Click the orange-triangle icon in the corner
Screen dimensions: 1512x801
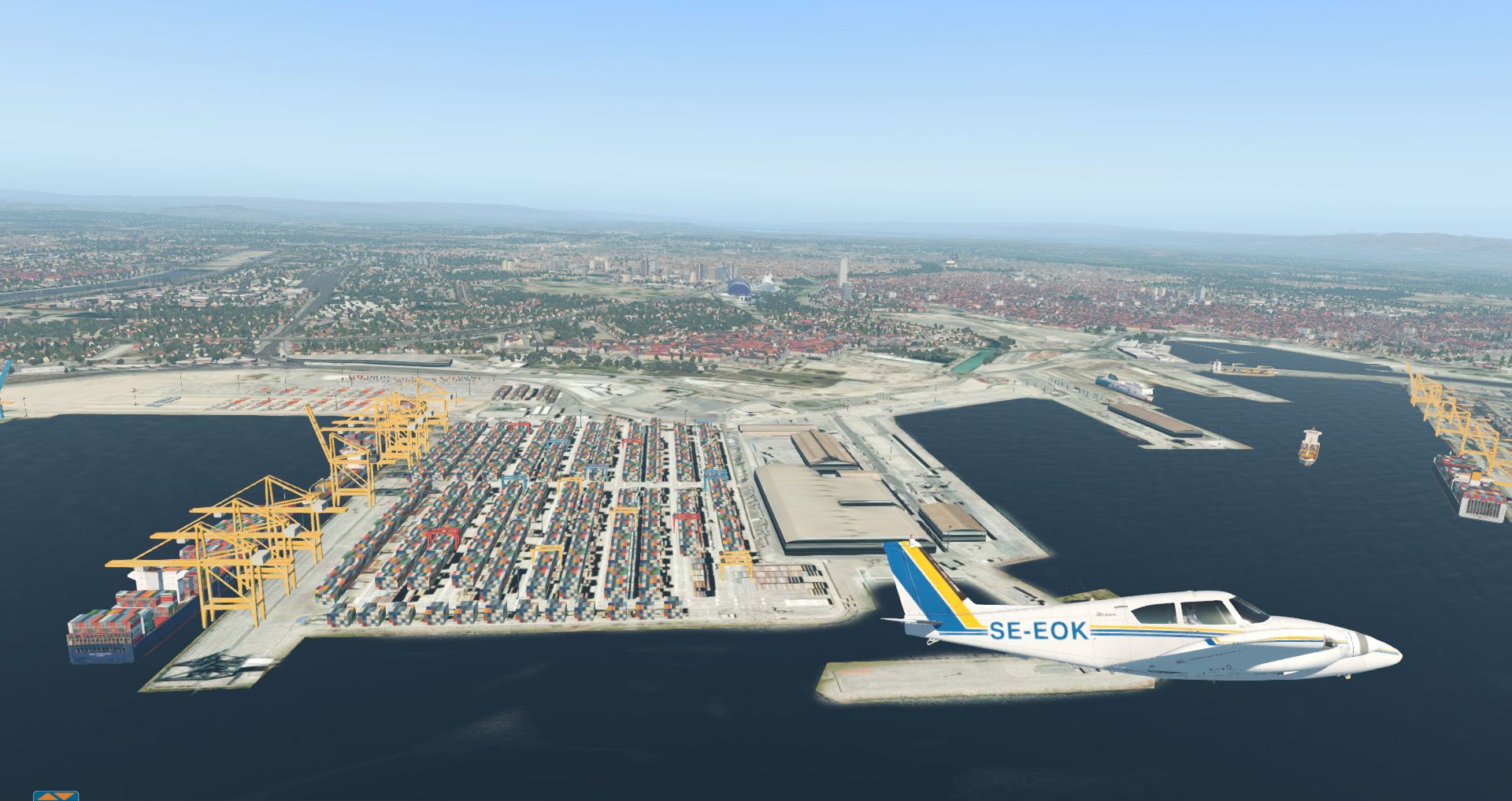click(55, 795)
